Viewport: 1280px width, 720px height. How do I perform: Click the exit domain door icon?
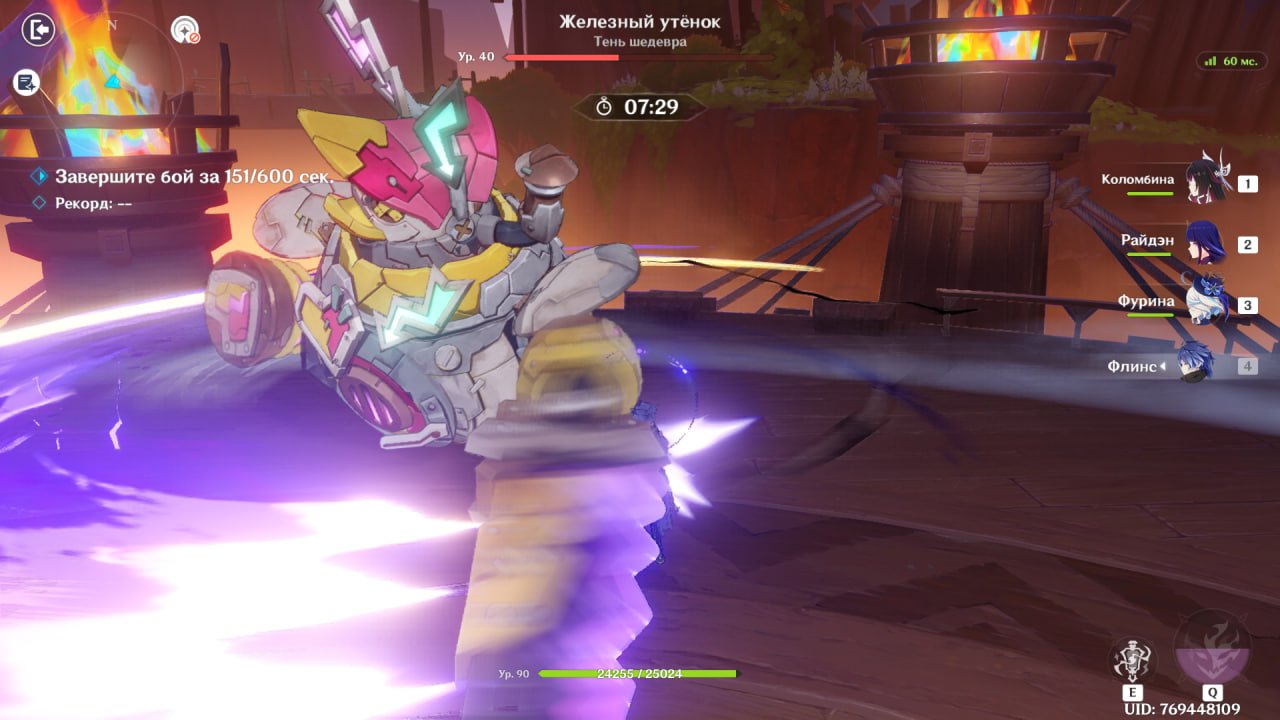point(38,30)
